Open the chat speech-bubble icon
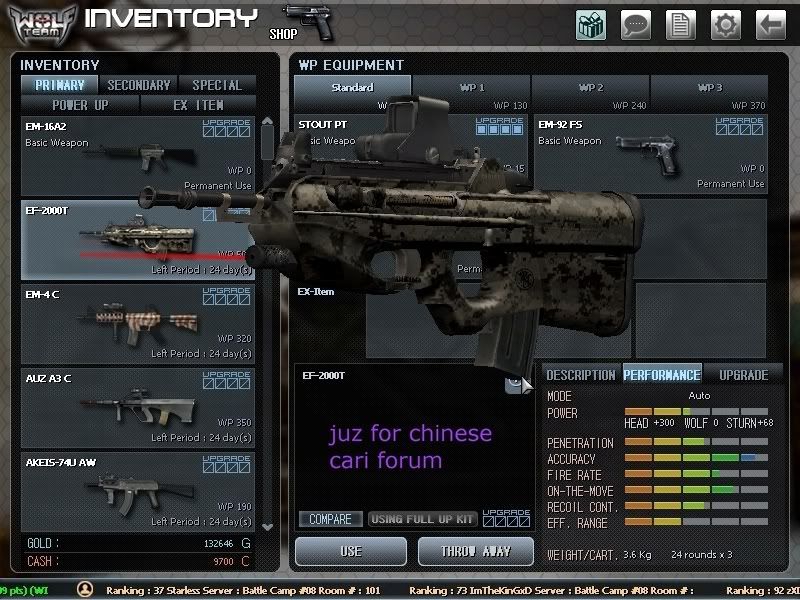The width and height of the screenshot is (800, 600). [x=636, y=24]
